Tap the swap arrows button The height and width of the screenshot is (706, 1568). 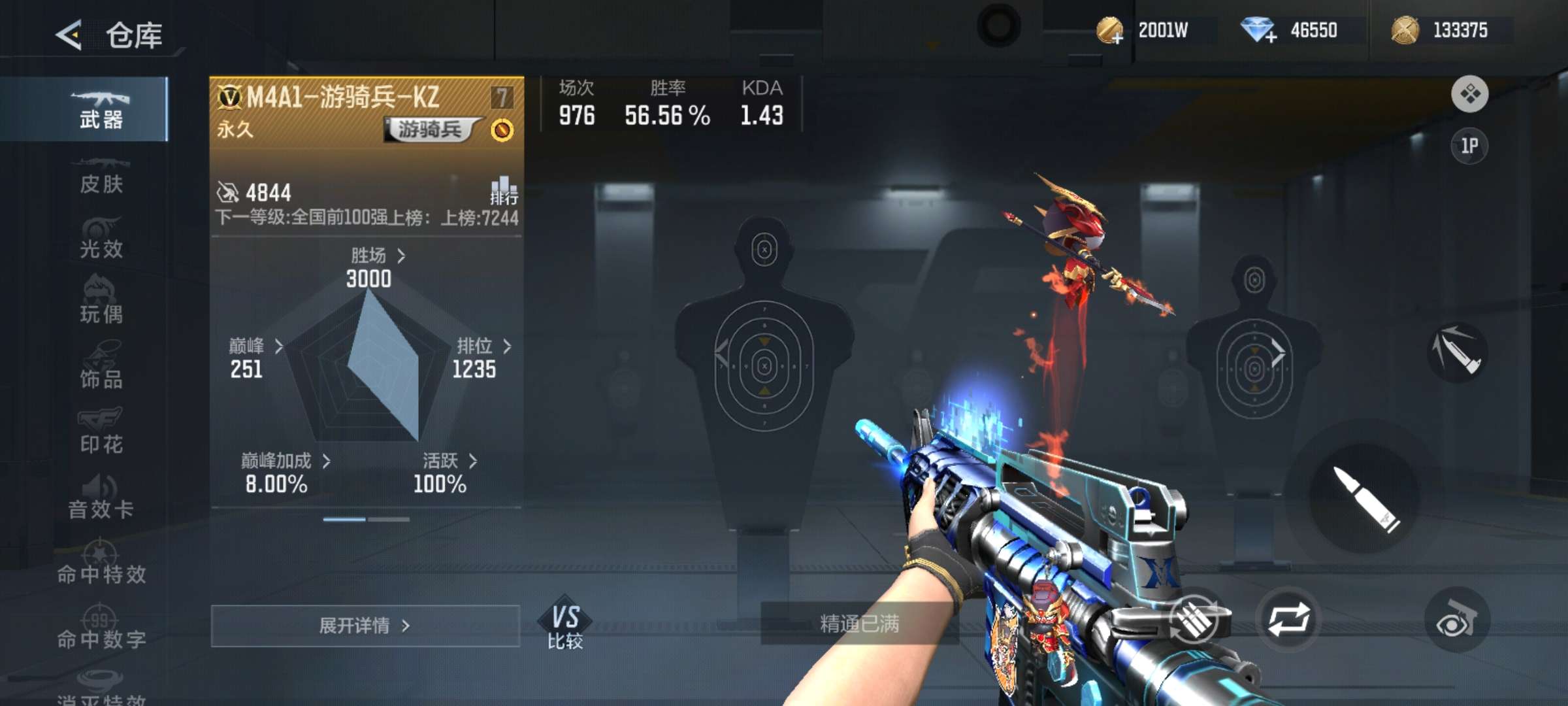1288,619
